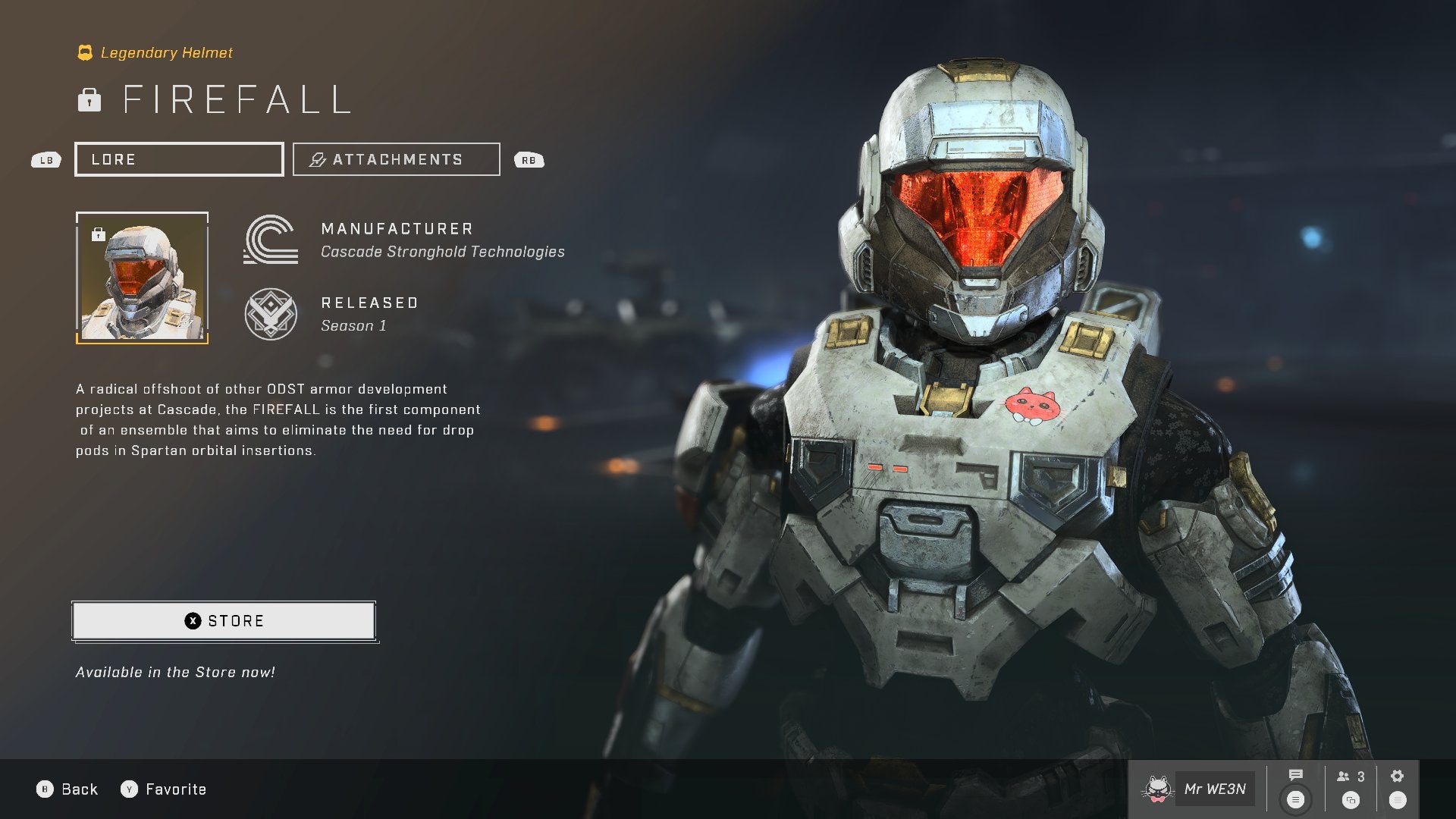Click the circled menu icon below the chat icon
The width and height of the screenshot is (1456, 819).
tap(1295, 799)
